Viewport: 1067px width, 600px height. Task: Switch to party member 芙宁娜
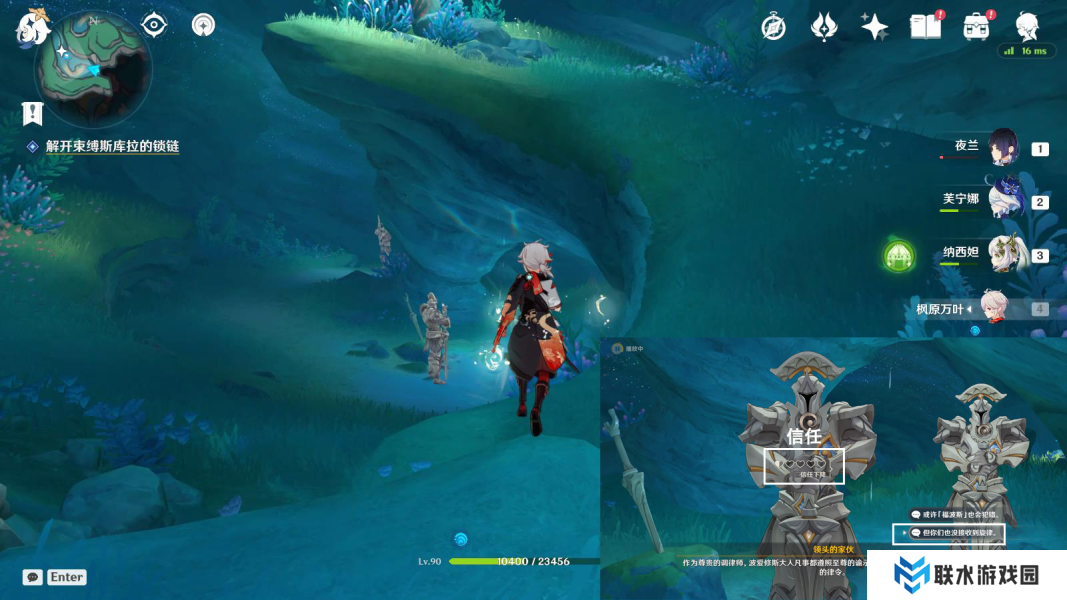(1003, 200)
